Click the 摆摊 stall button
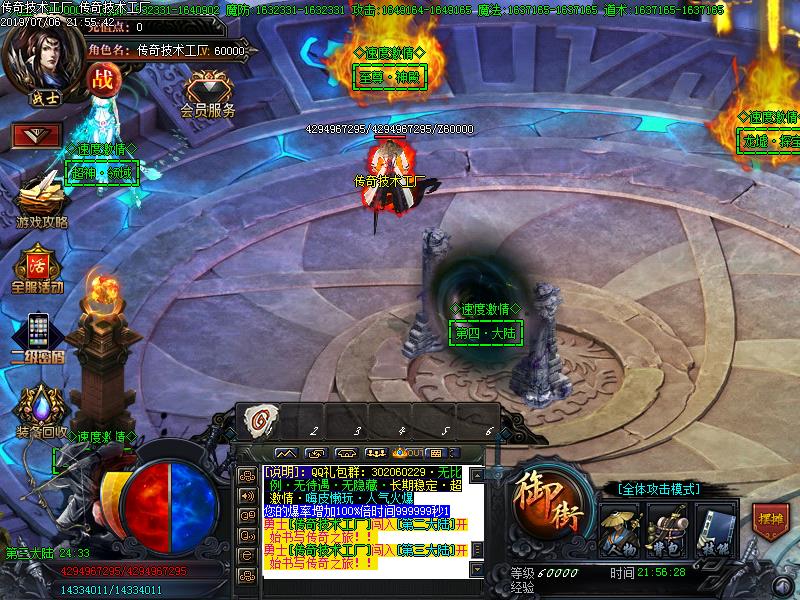This screenshot has width=800, height=600. [x=770, y=519]
